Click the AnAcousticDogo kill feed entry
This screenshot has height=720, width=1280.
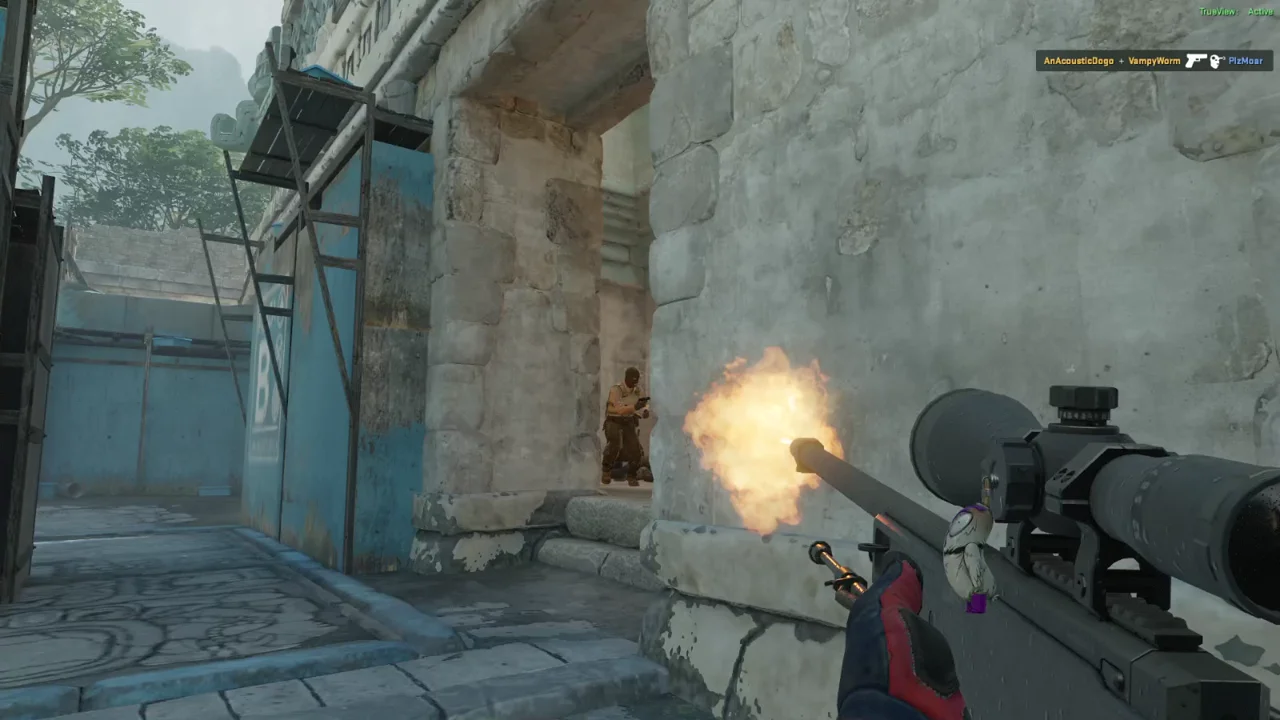tap(1154, 61)
